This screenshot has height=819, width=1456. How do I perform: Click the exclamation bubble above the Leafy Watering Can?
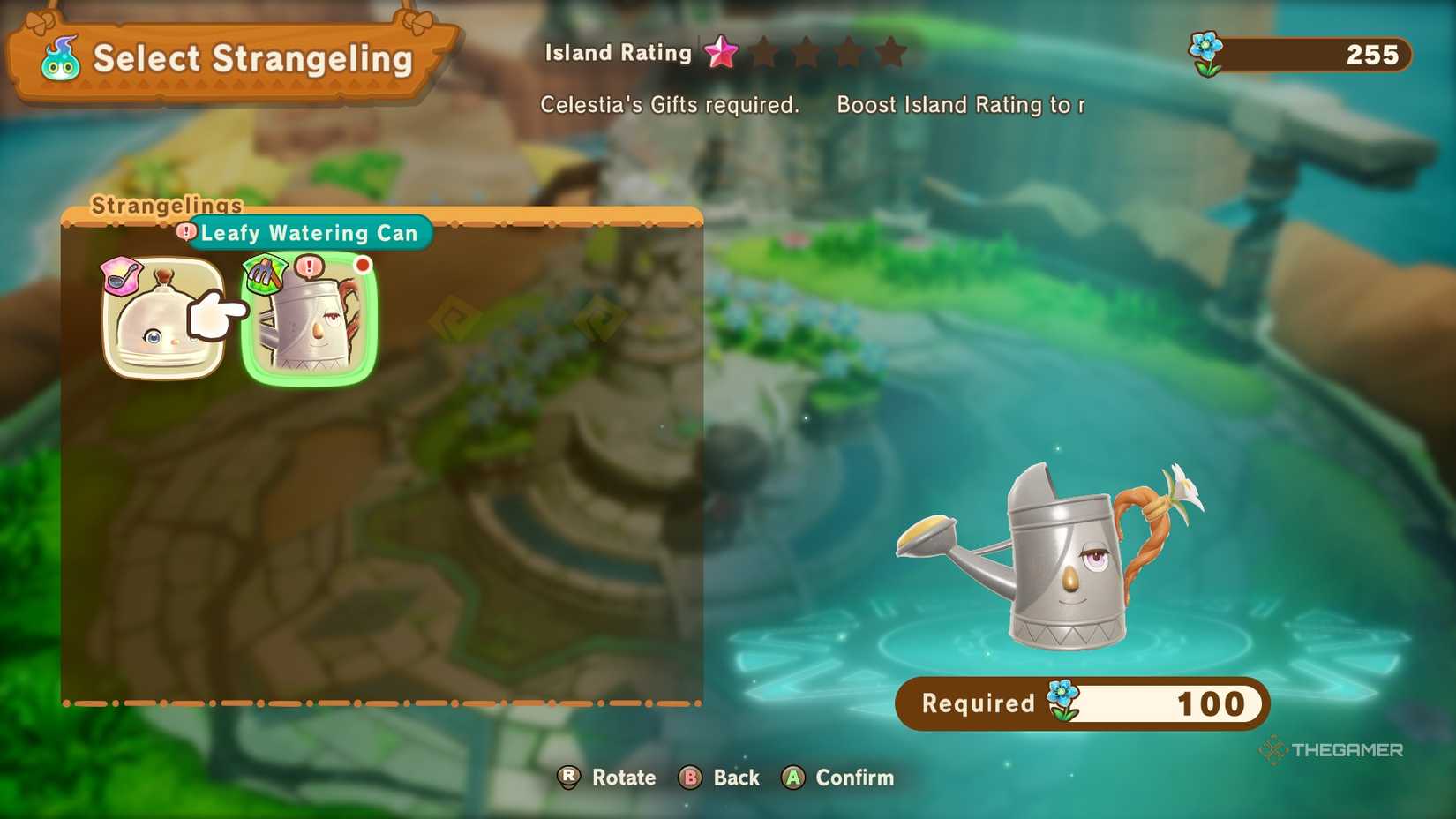click(308, 265)
